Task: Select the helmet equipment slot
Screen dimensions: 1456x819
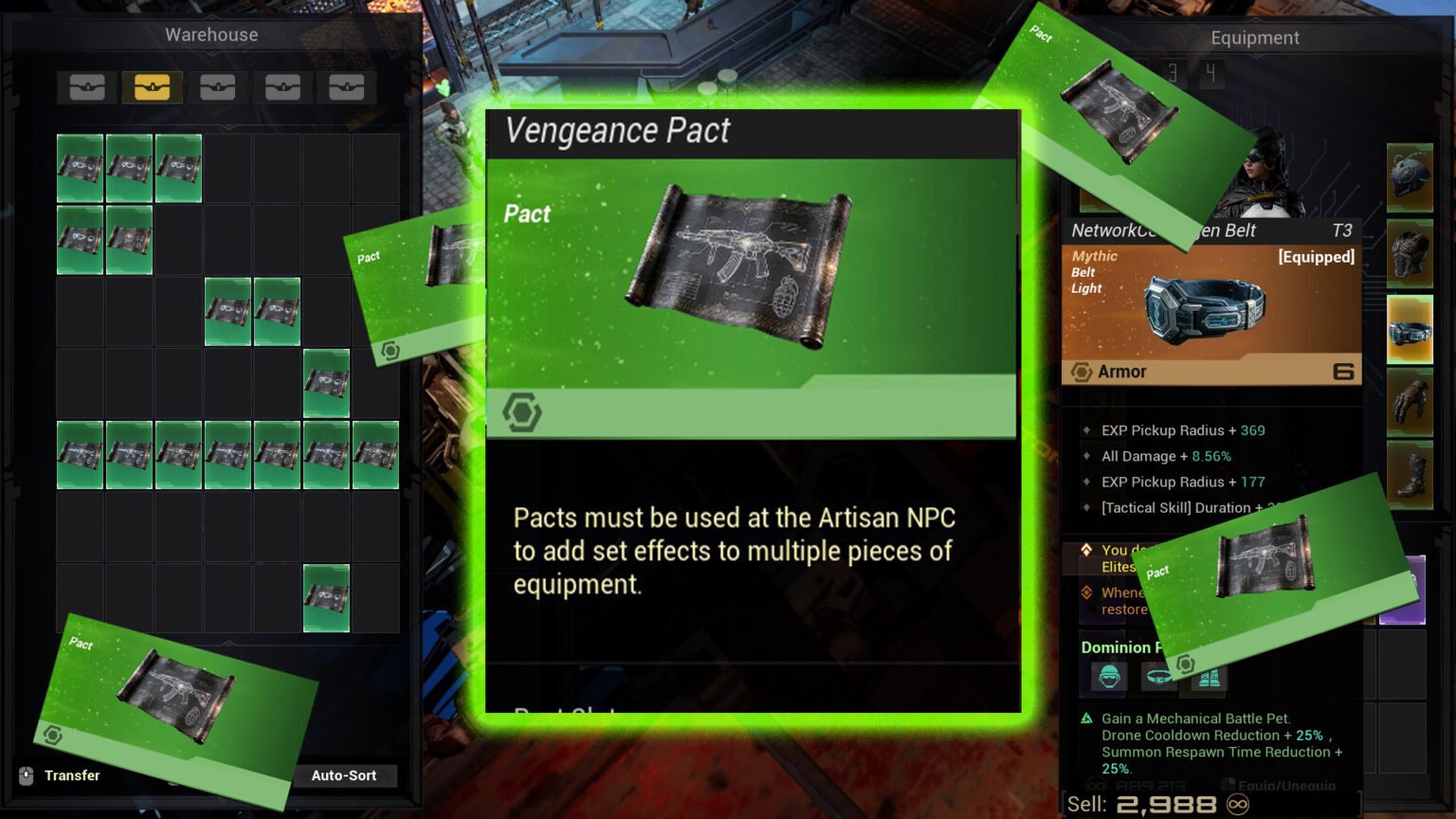Action: tap(1411, 175)
